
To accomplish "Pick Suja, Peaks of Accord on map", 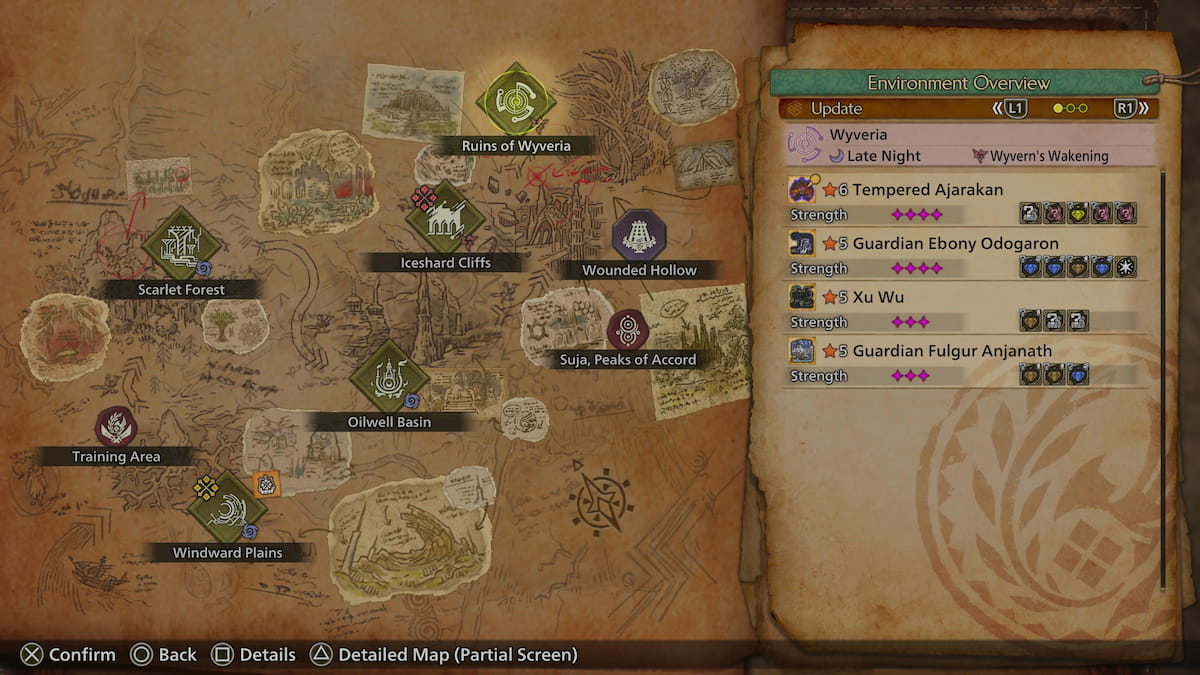I will pos(628,330).
